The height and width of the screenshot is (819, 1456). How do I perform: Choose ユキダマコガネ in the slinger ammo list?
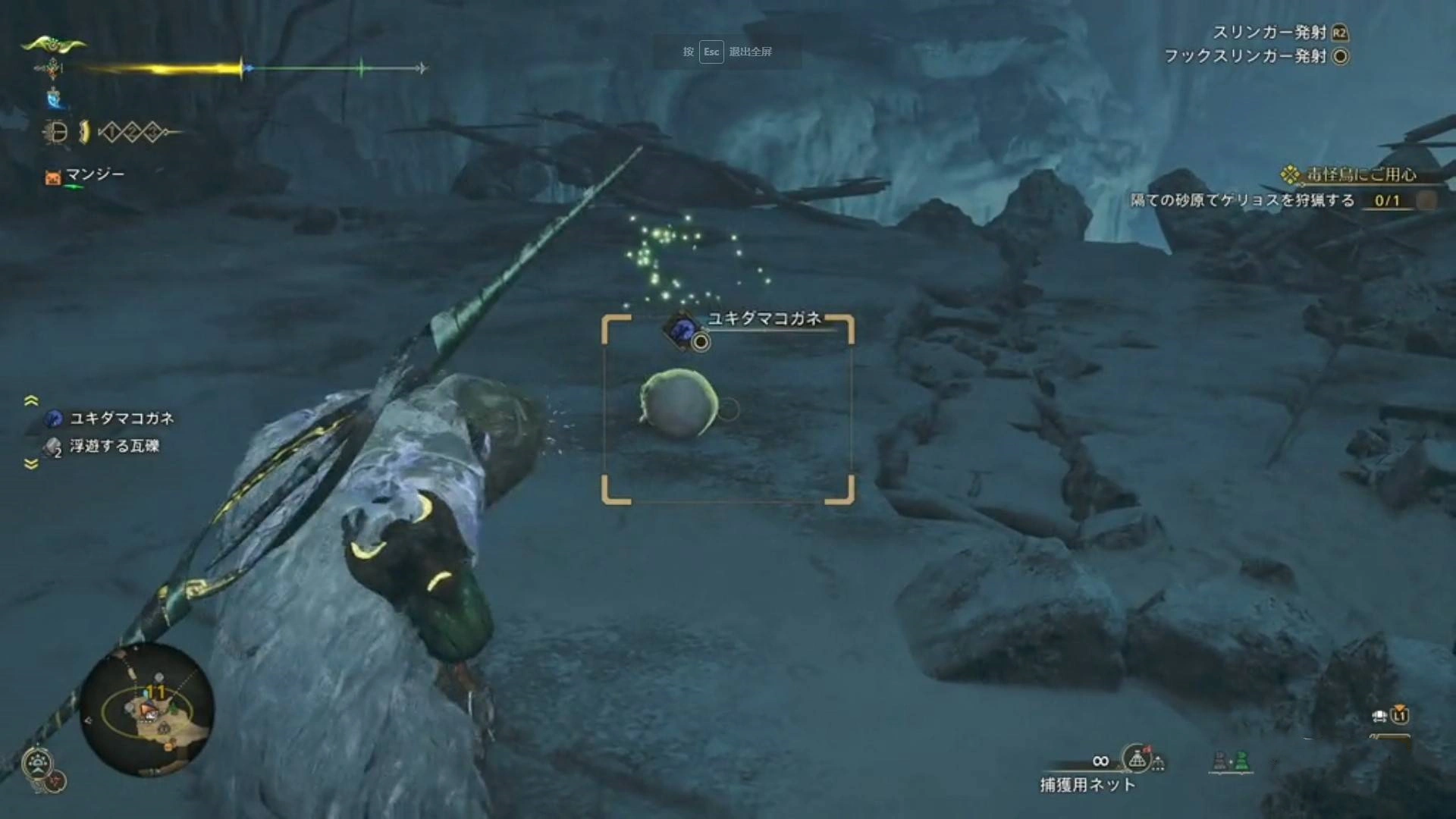pyautogui.click(x=121, y=419)
